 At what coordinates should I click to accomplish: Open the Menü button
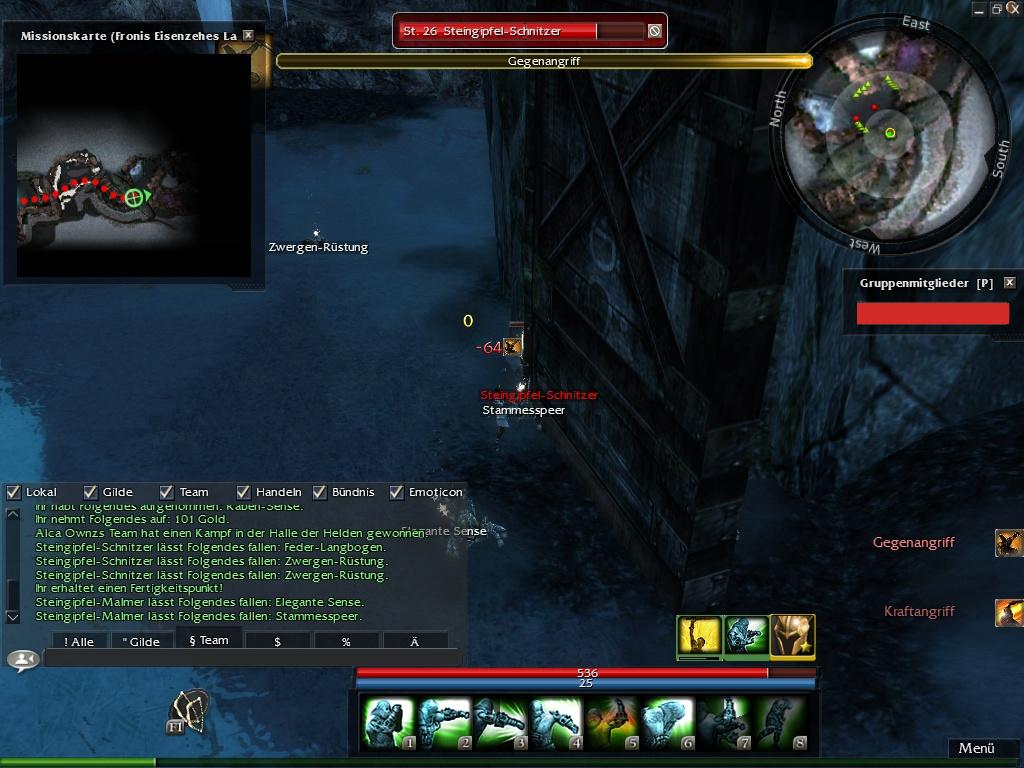click(x=976, y=748)
